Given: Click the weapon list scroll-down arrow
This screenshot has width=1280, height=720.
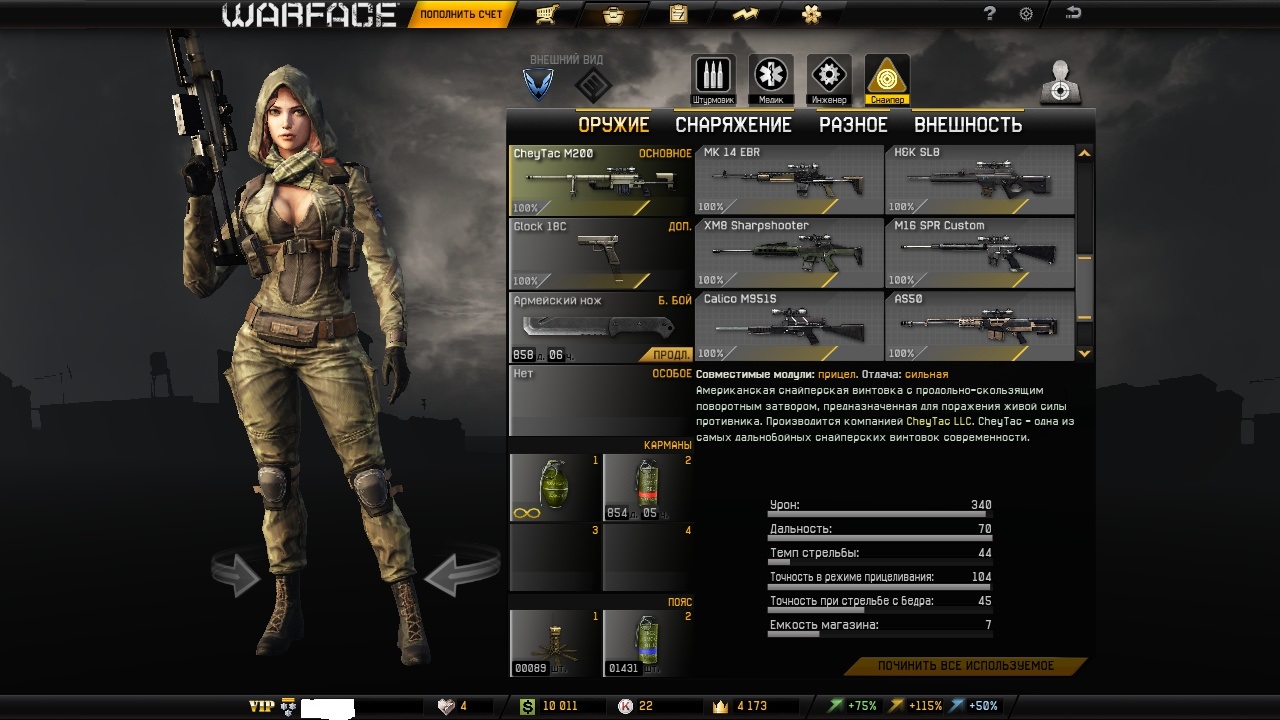Looking at the screenshot, I should tap(1085, 353).
